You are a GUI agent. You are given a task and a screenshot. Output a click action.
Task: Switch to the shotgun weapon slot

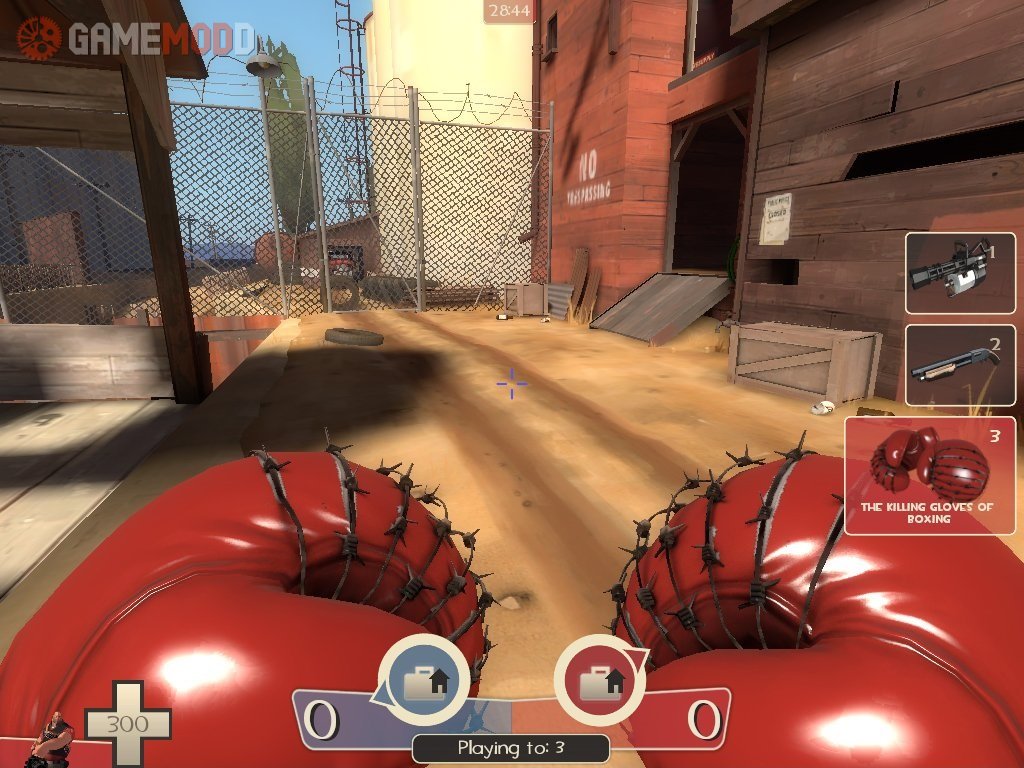tap(960, 364)
